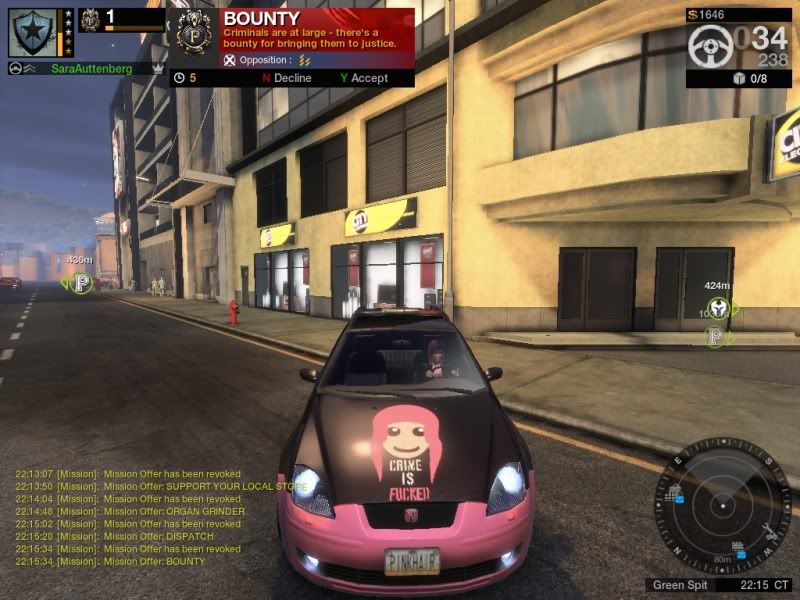
Task: Select the 424m faction waypoint marker
Action: tap(717, 309)
